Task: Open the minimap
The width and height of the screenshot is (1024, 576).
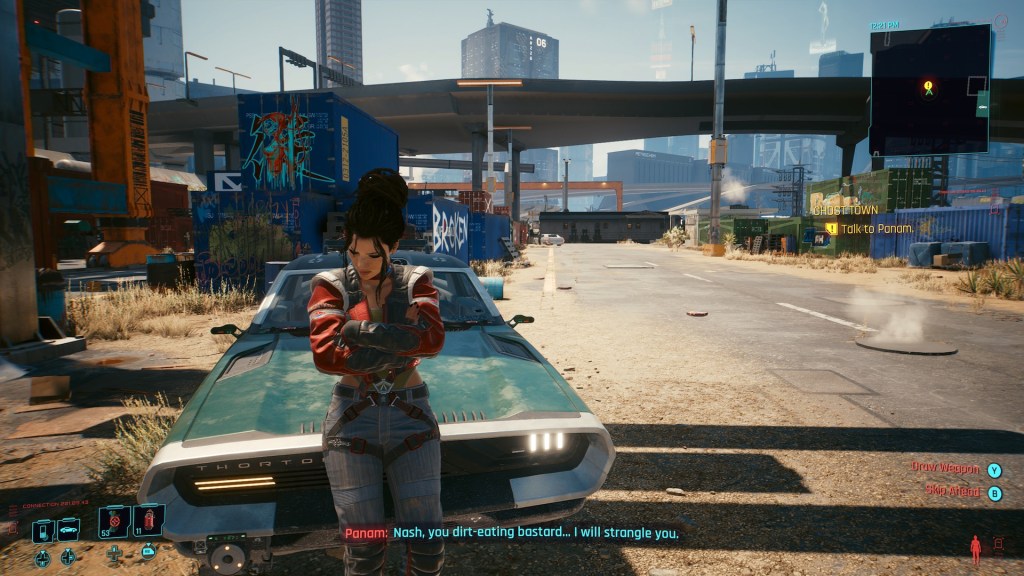Action: 930,90
